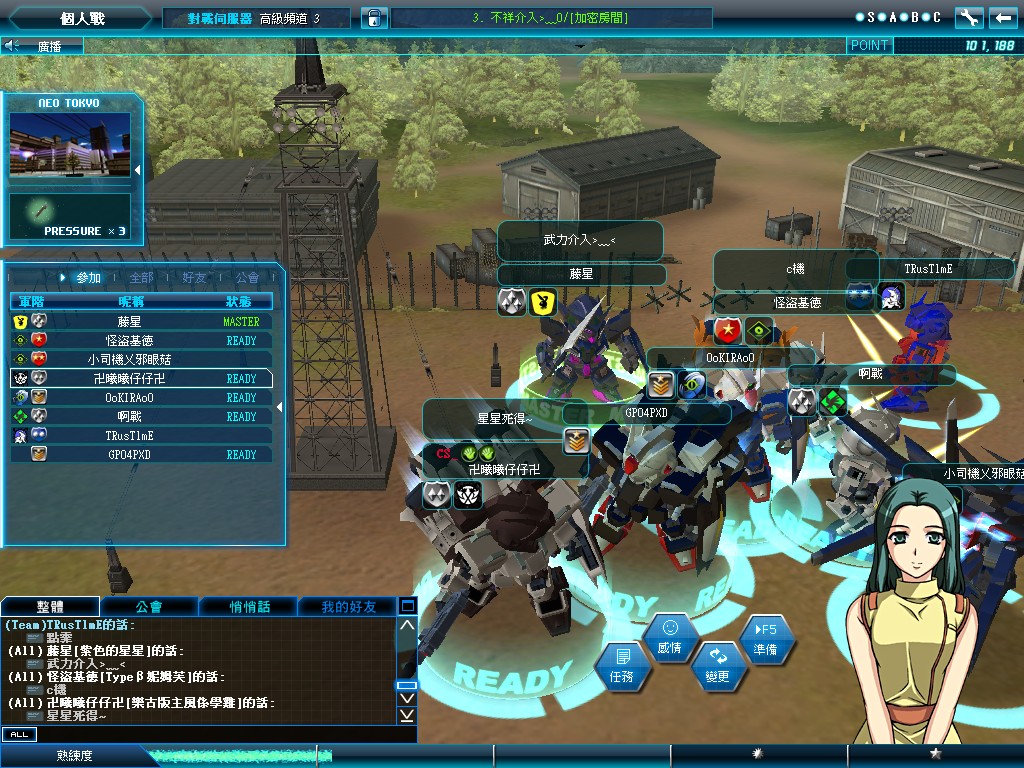The height and width of the screenshot is (768, 1024).
Task: Open the wrench settings button
Action: [x=969, y=18]
